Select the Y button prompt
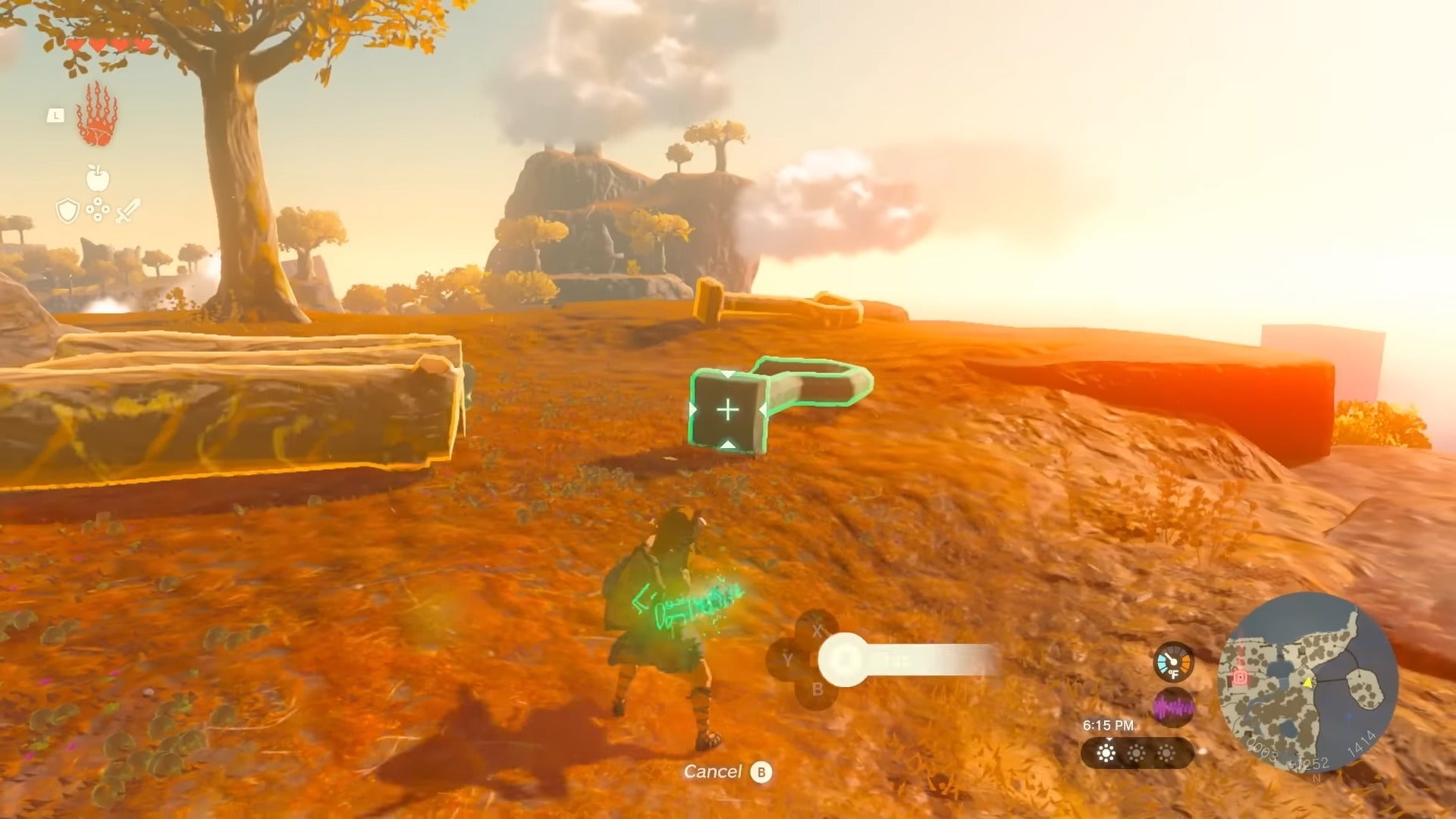Viewport: 1456px width, 819px height. pos(788,658)
